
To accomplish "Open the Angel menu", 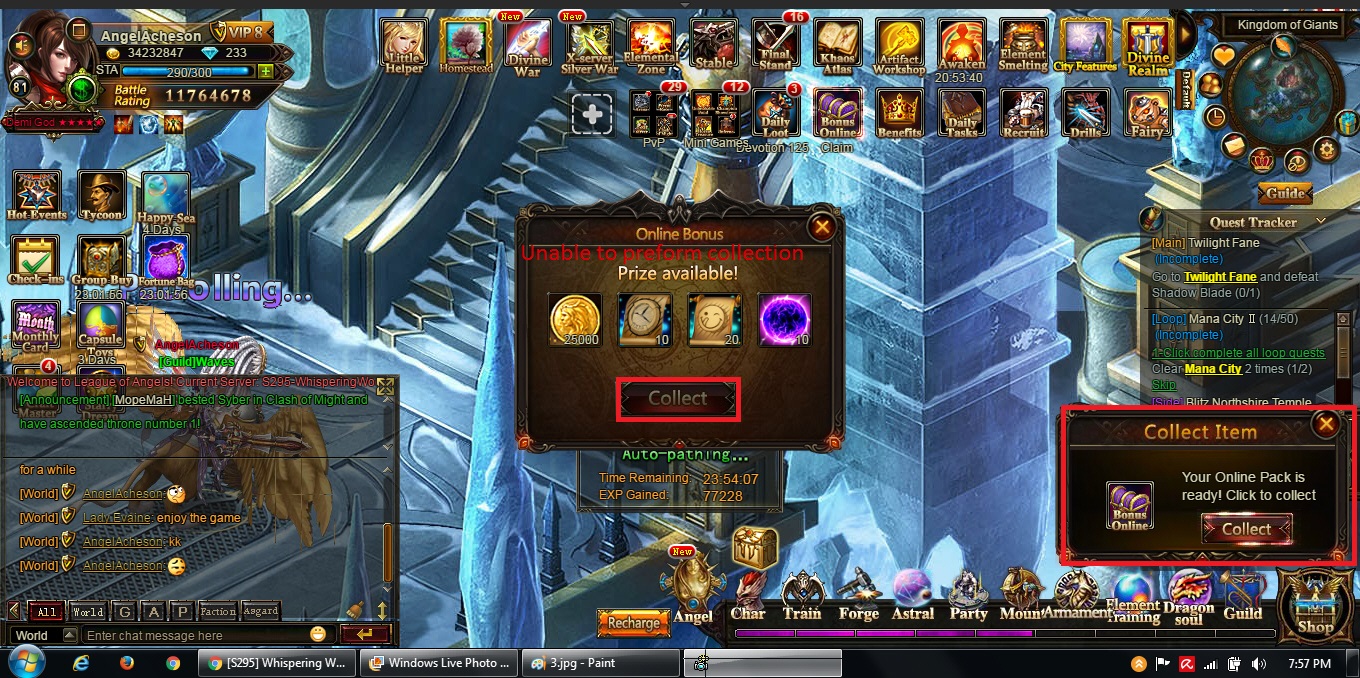I will 693,590.
